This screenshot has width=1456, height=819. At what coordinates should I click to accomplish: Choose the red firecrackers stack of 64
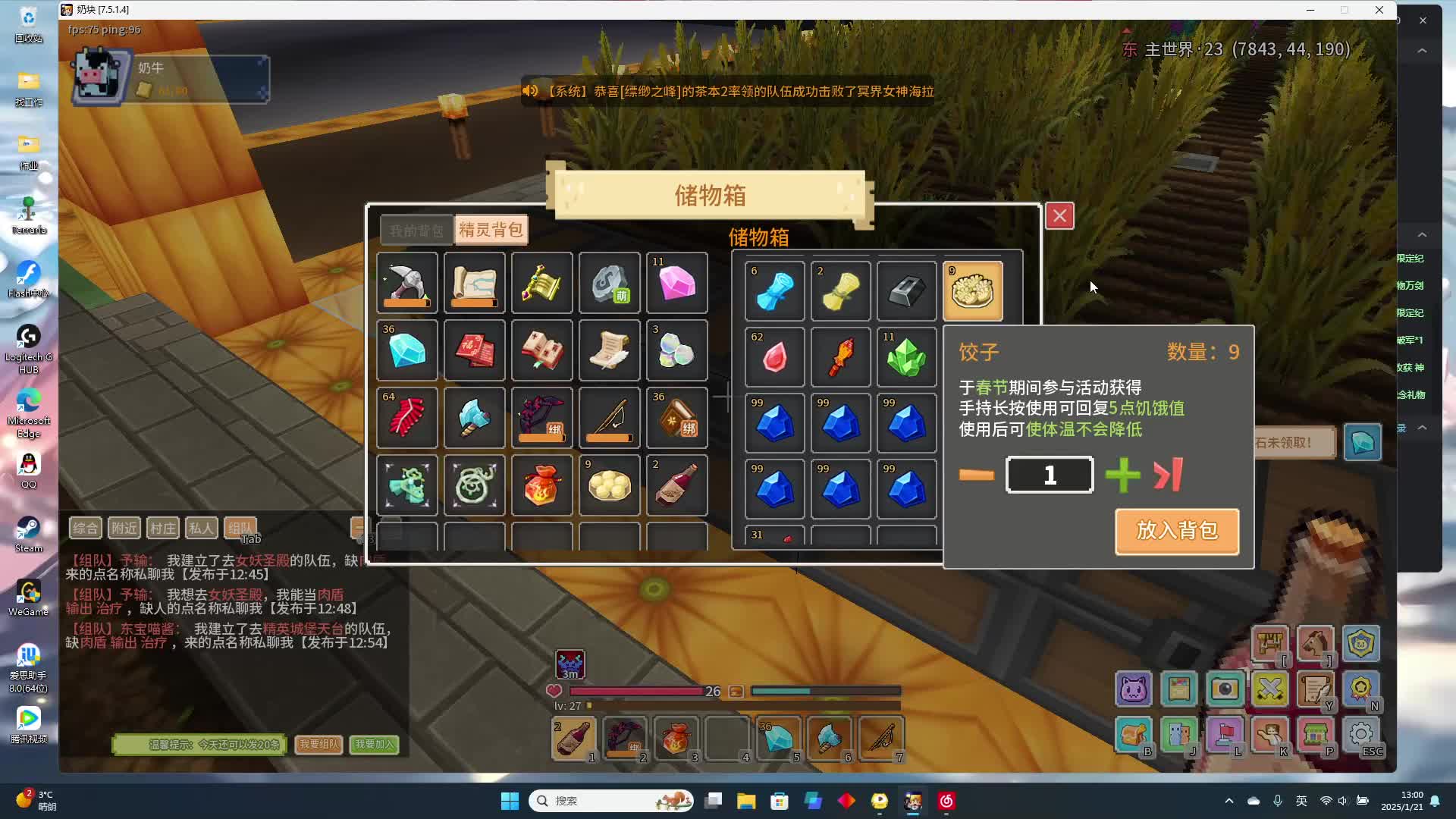click(407, 418)
